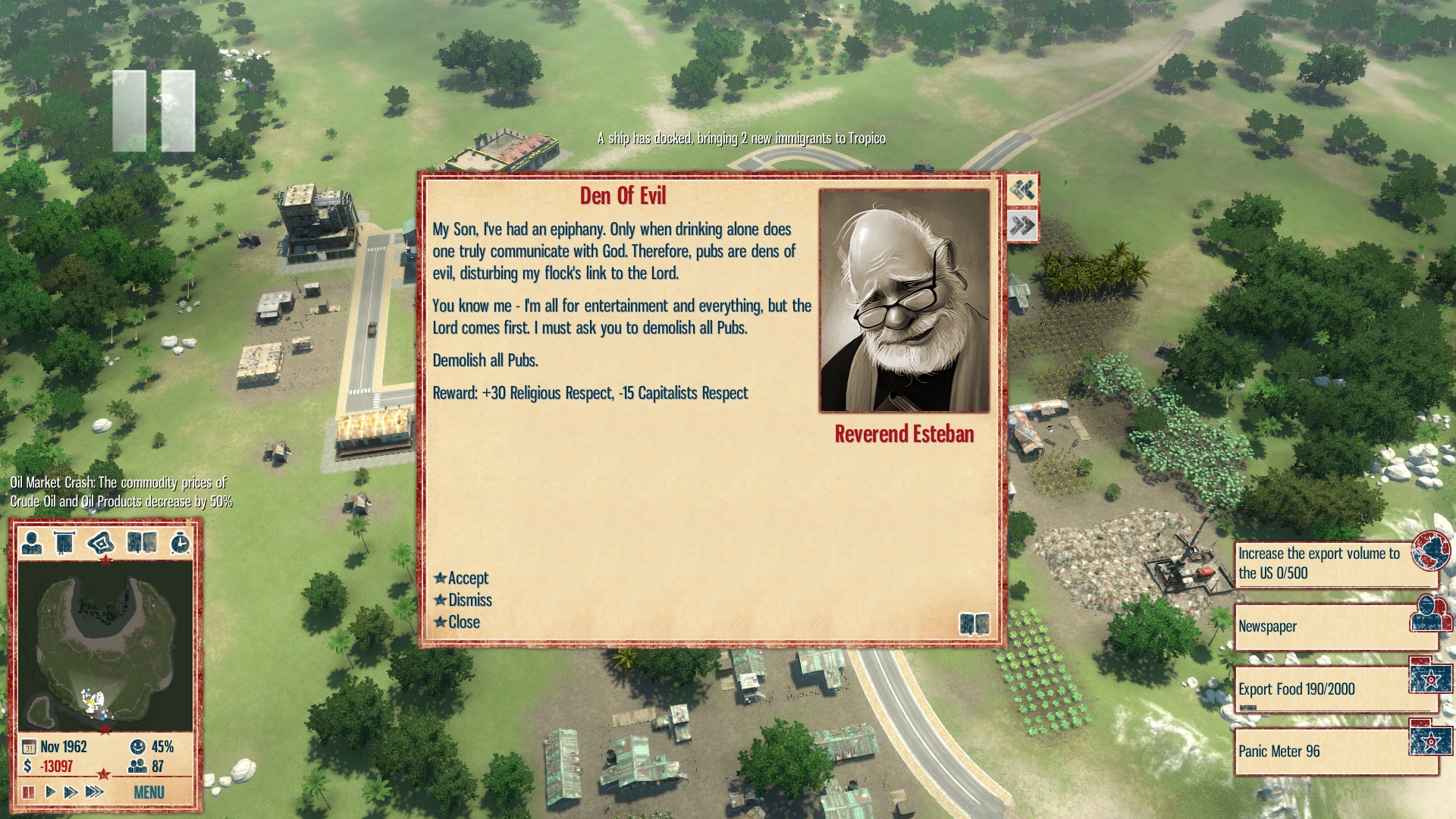Open the book icon in the dialog corner
This screenshot has height=819, width=1456.
point(974,624)
